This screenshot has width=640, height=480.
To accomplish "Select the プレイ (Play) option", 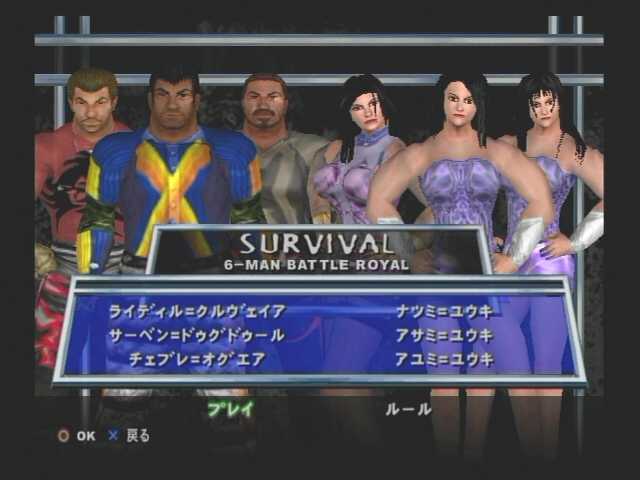I will coord(230,408).
